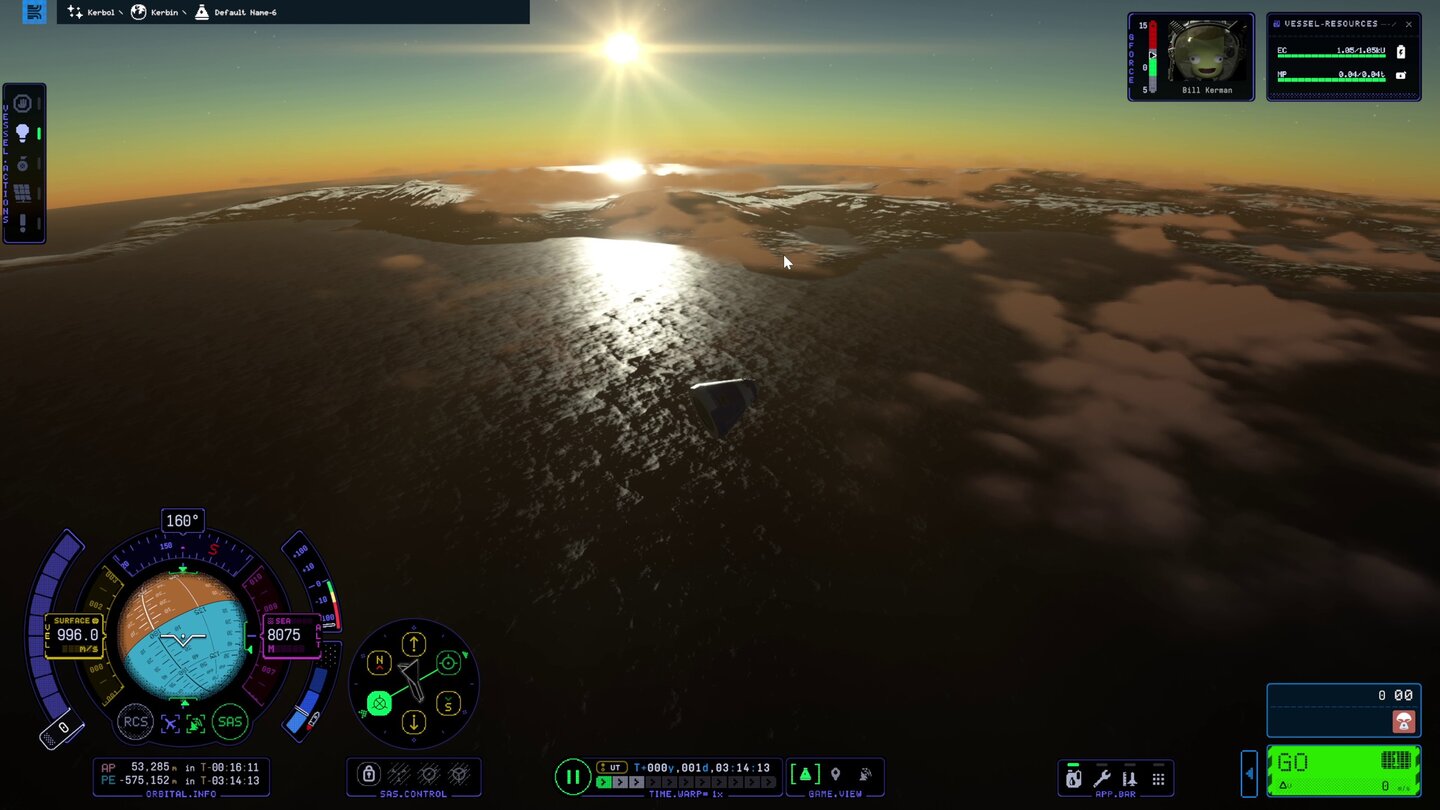Open the escape menu icon at top left

(x=33, y=11)
